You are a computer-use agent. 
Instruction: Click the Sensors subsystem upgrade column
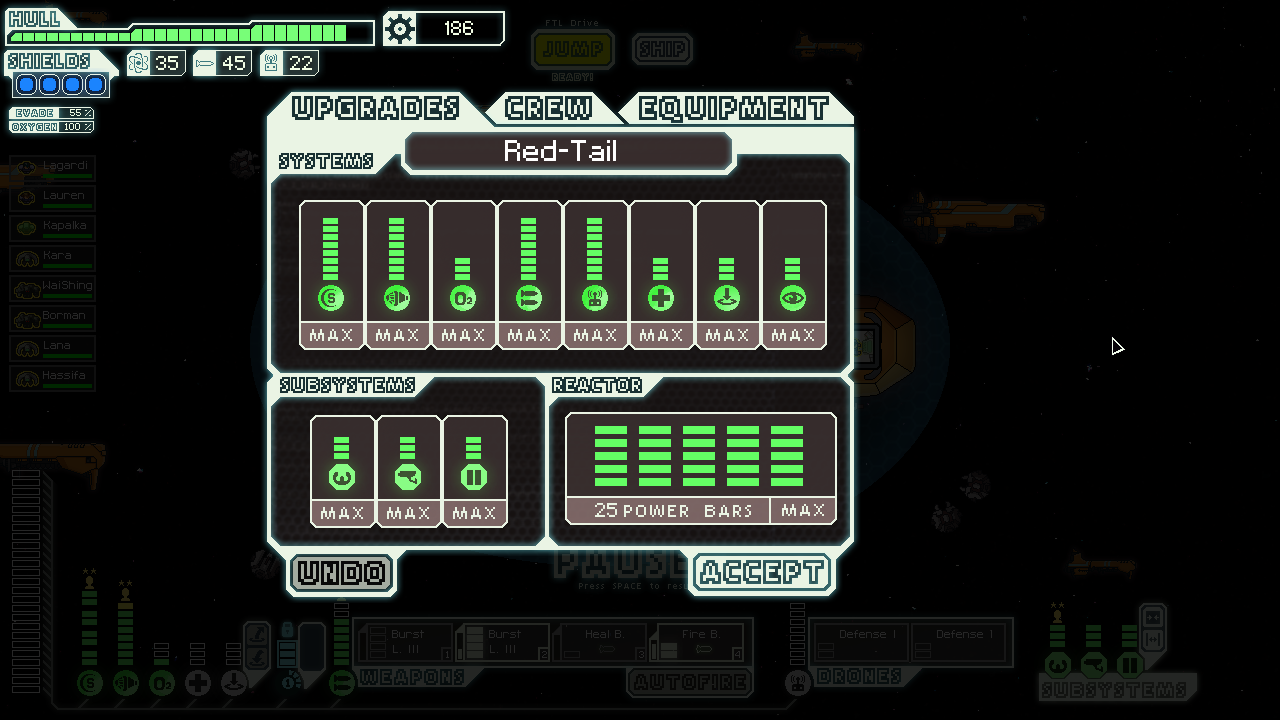coord(408,470)
